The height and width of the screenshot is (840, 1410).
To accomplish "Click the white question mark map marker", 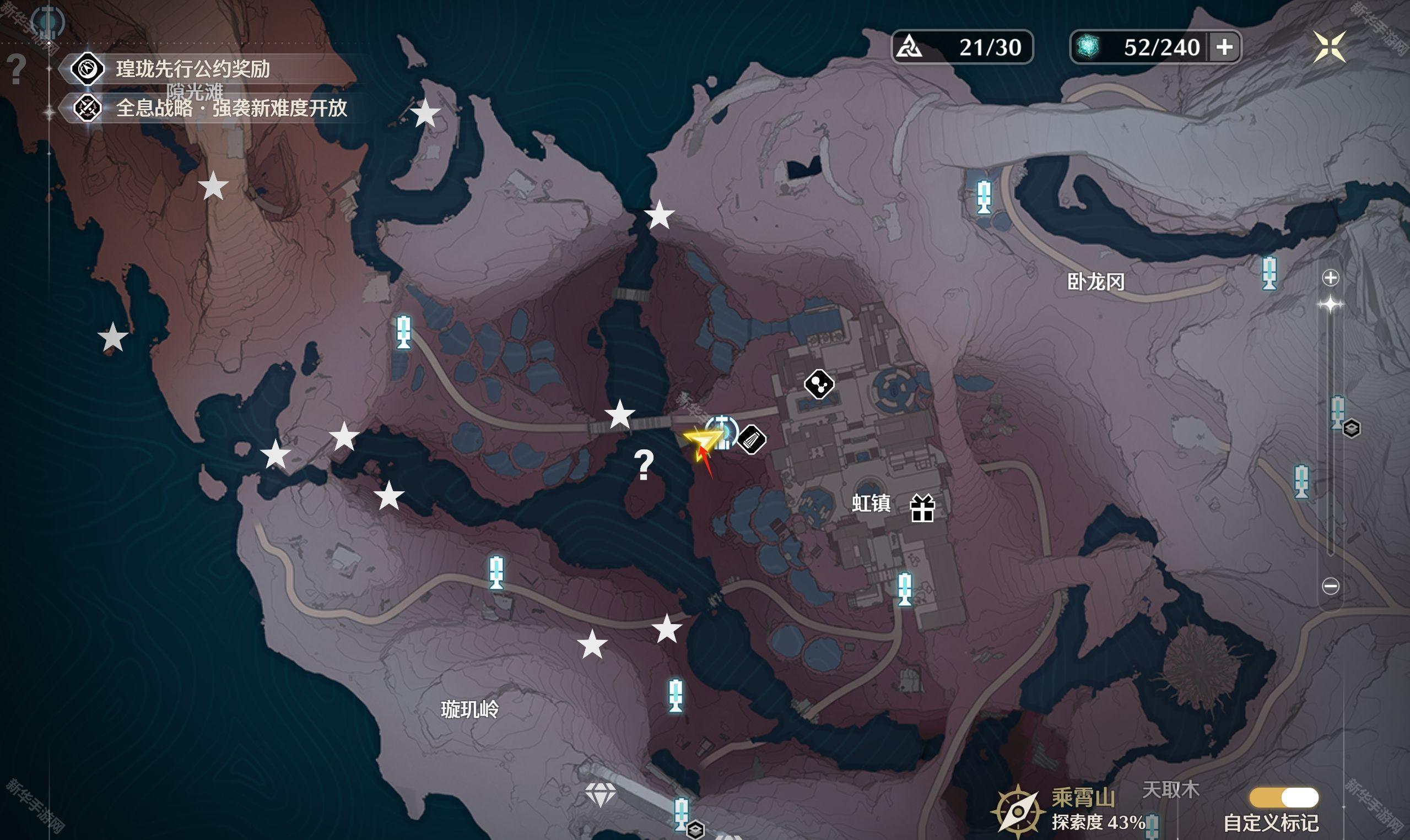I will [x=644, y=465].
